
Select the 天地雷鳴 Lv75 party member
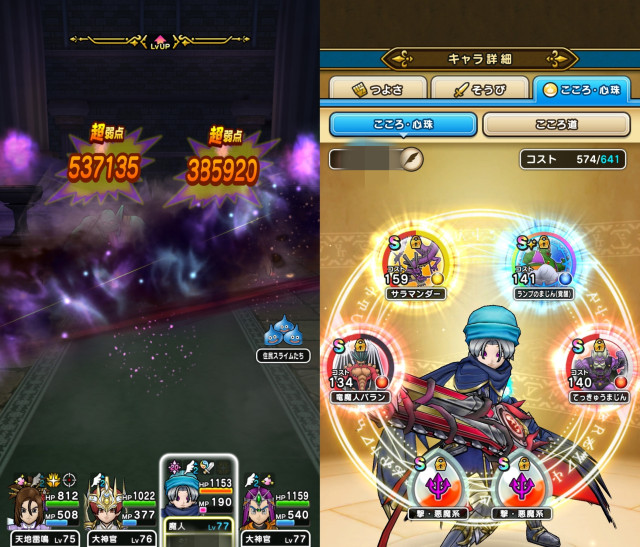pos(40,508)
